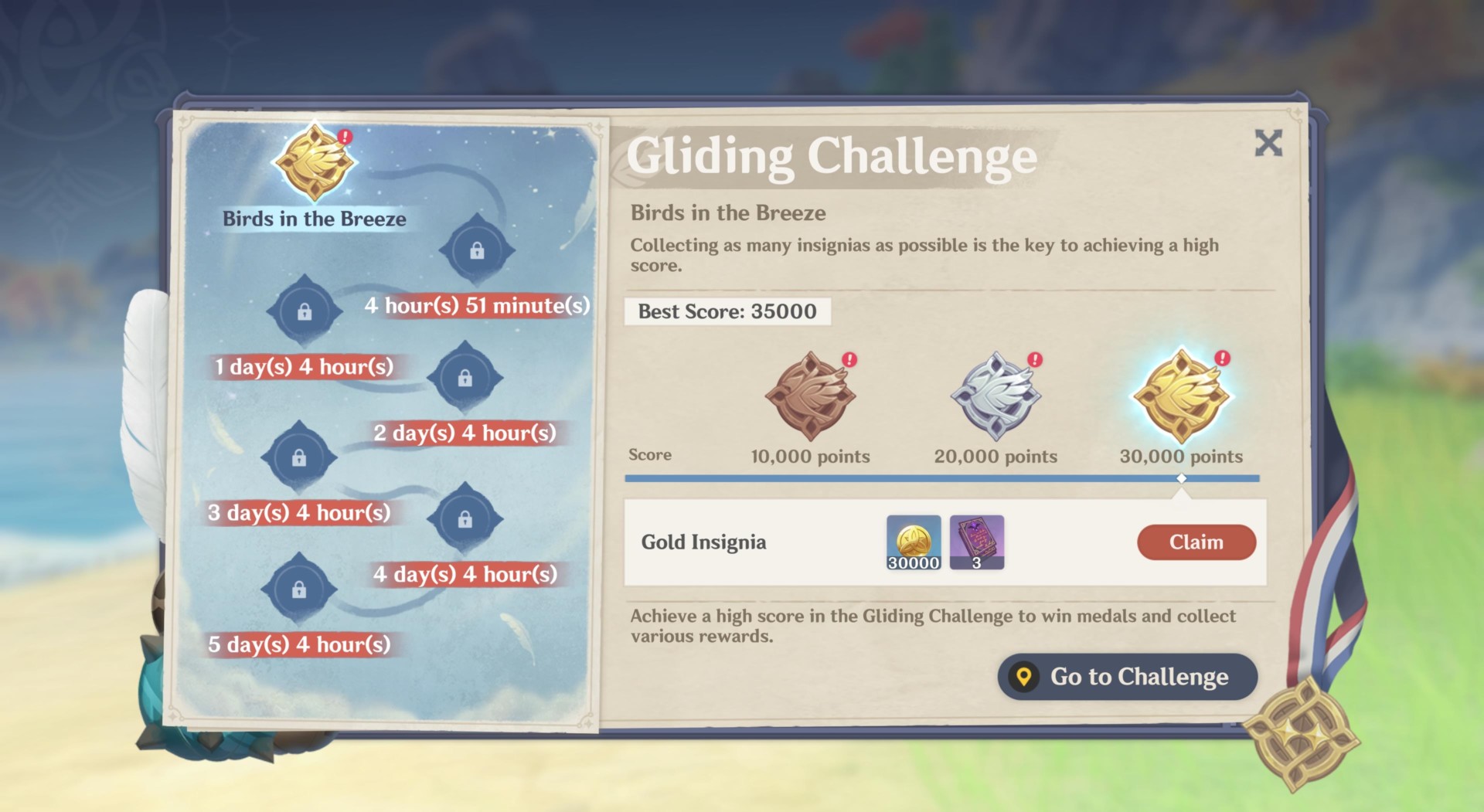Click the 30000 Mora reward icon
The image size is (1484, 812).
tap(913, 542)
